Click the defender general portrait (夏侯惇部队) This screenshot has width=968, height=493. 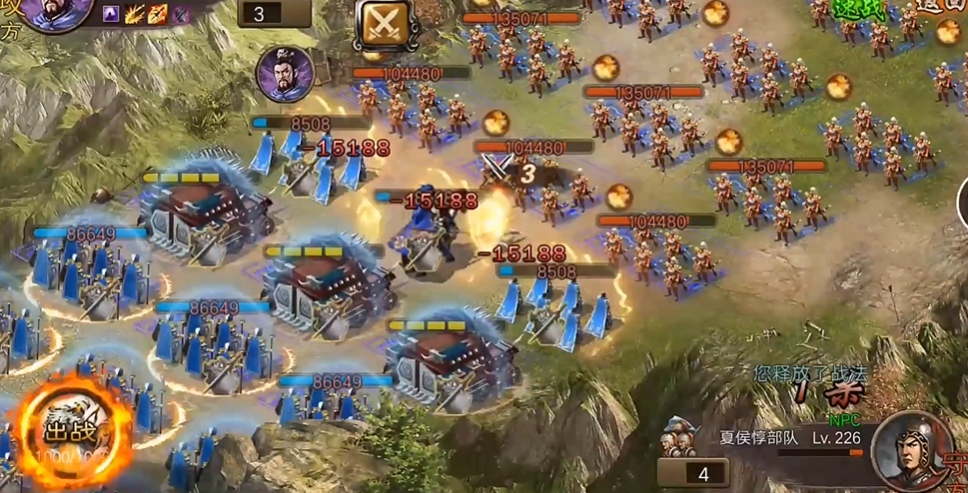[912, 449]
